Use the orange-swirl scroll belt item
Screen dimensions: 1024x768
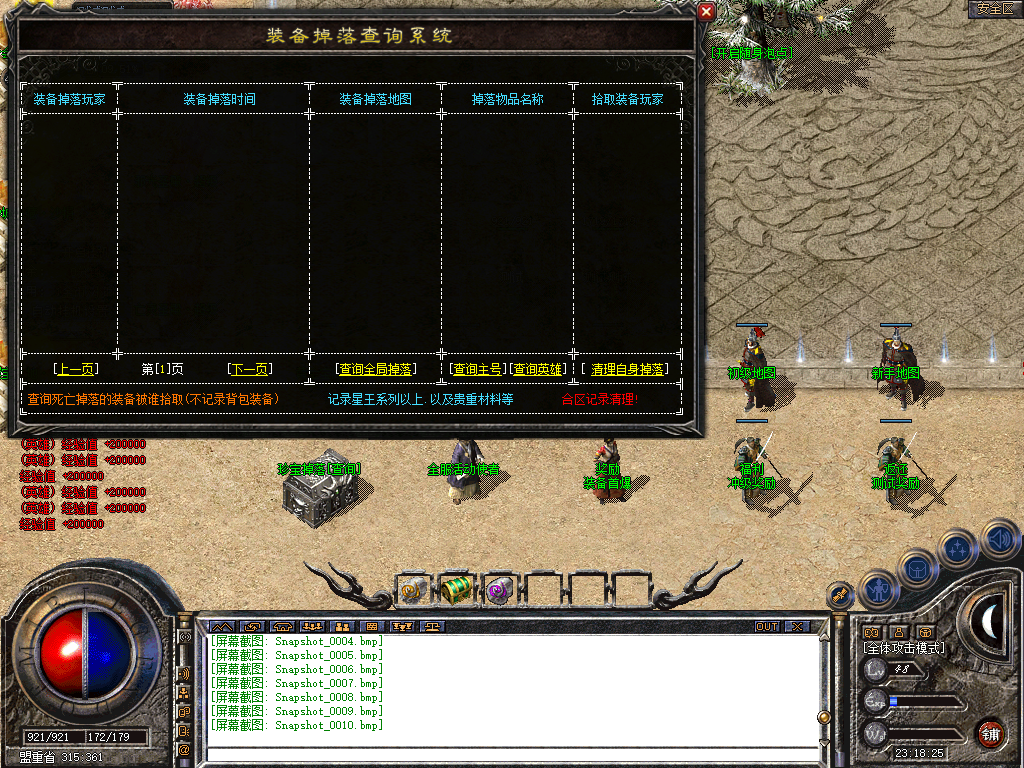point(414,590)
